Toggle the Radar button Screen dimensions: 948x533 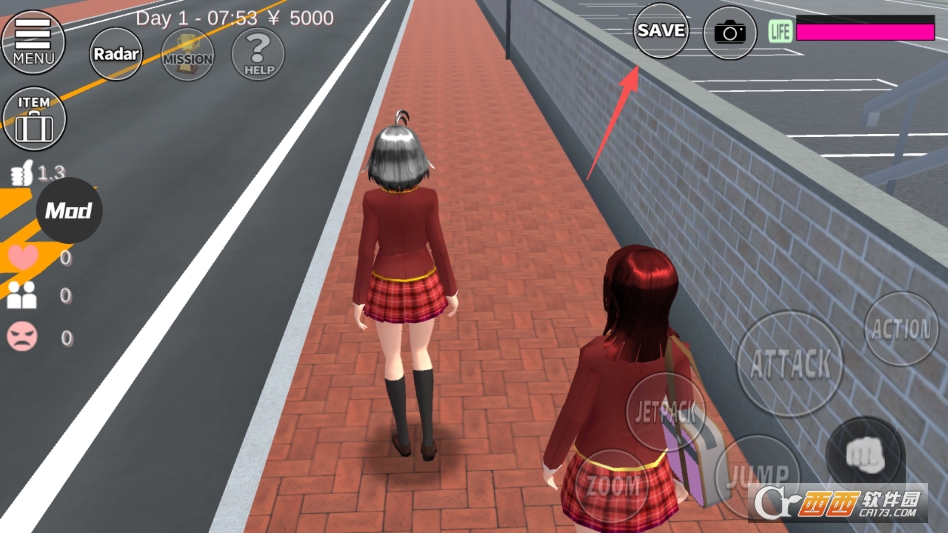point(116,54)
